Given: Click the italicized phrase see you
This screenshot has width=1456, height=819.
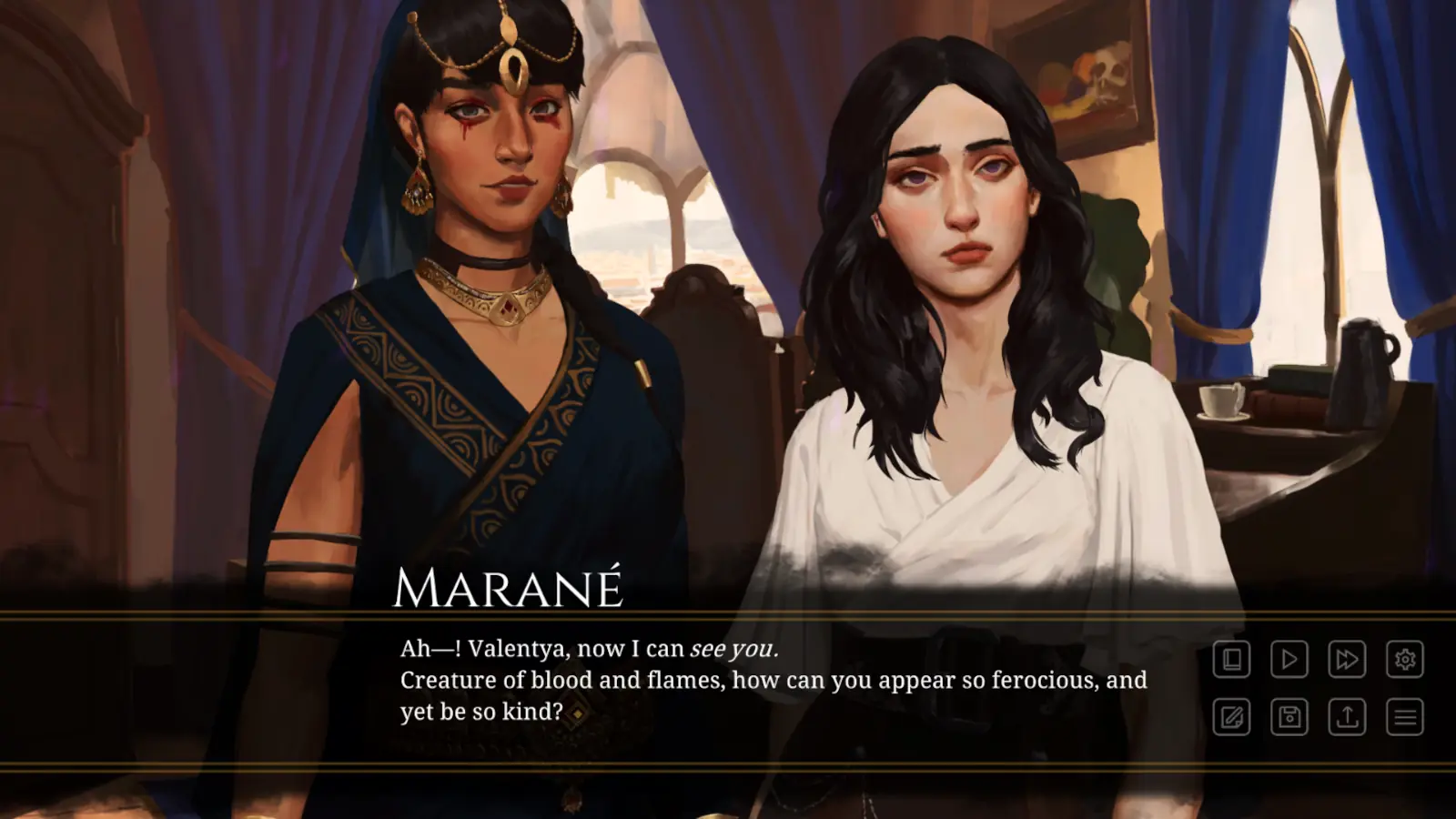Looking at the screenshot, I should point(733,650).
